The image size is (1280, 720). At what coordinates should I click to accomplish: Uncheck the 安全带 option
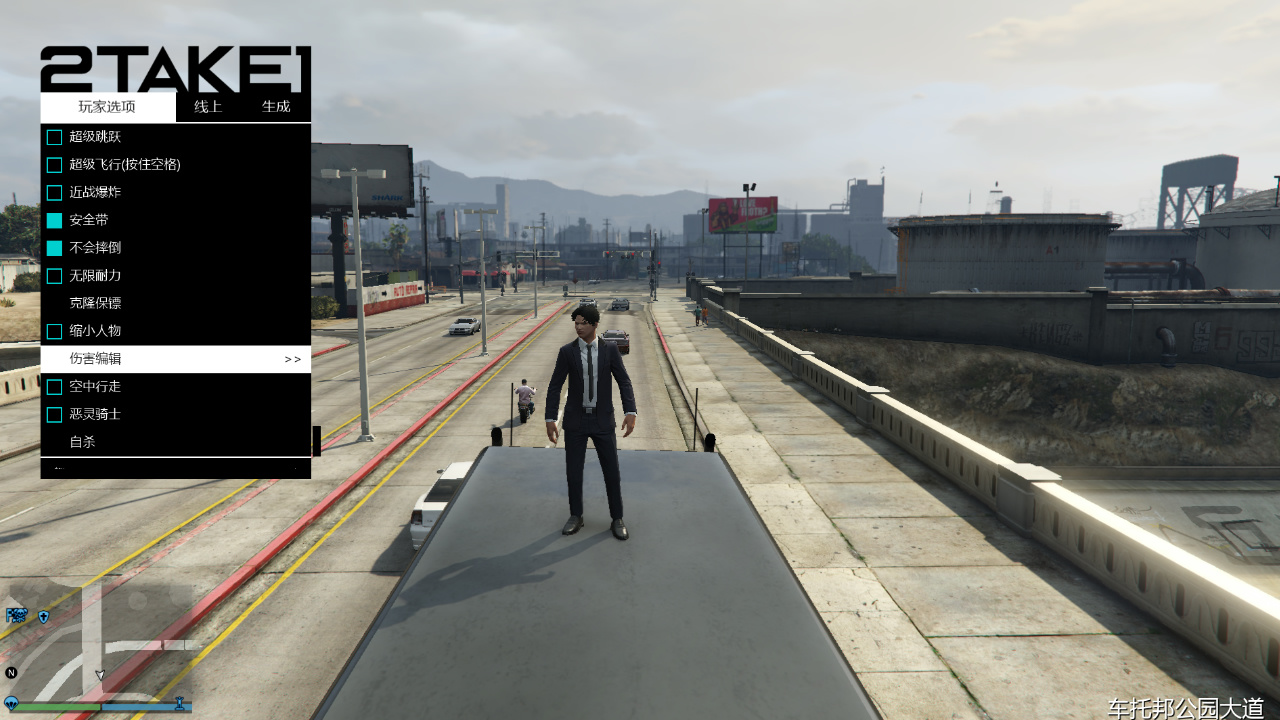click(54, 220)
